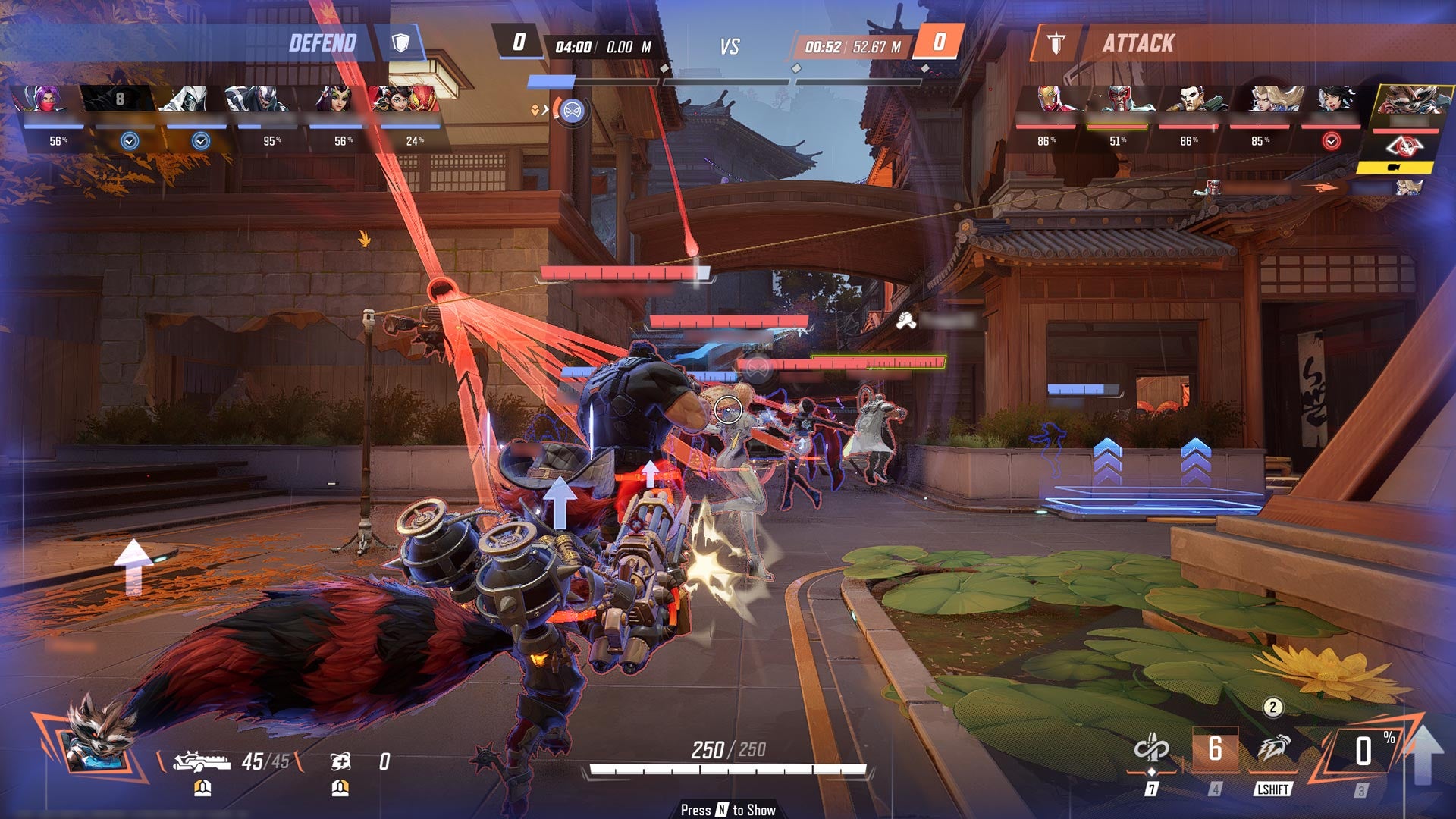Image resolution: width=1456 pixels, height=819 pixels.
Task: Click the ability slot on 6-second cooldown
Action: [1215, 750]
